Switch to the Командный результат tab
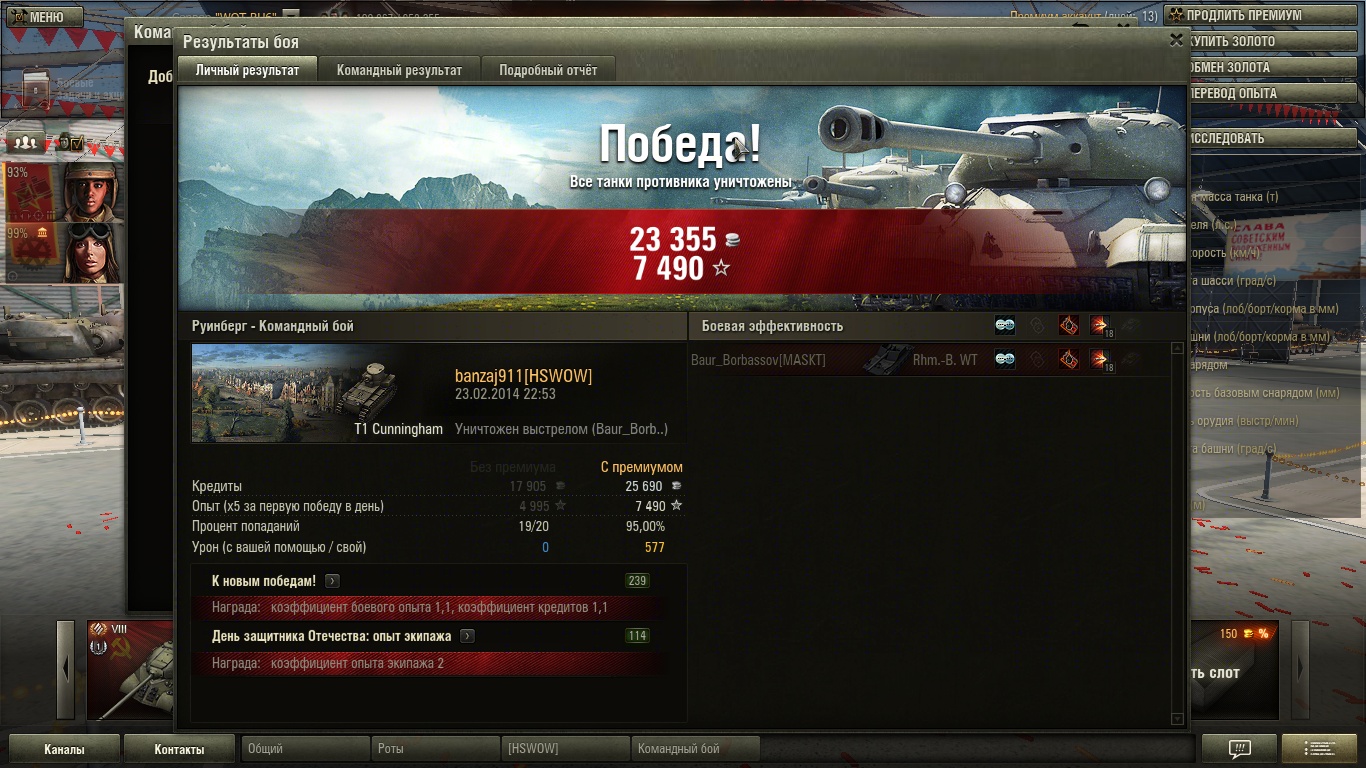This screenshot has height=768, width=1366. tap(399, 70)
